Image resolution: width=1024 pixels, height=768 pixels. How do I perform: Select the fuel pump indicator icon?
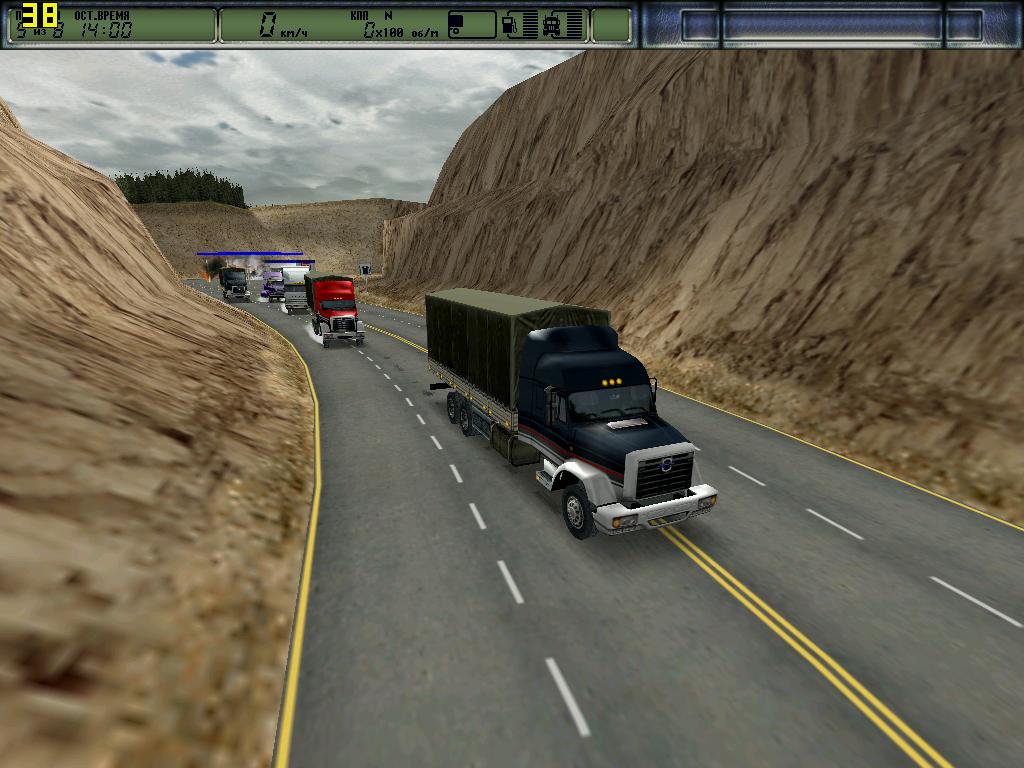point(510,25)
